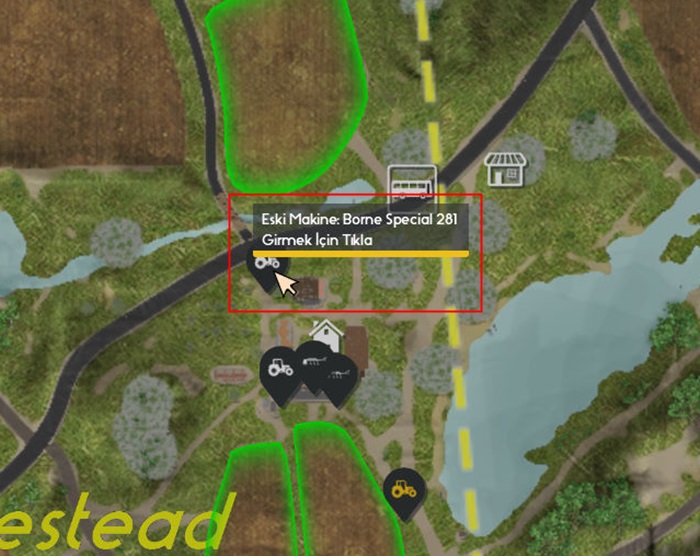Select the bus stop map icon
Image resolution: width=700 pixels, height=556 pixels.
click(412, 184)
